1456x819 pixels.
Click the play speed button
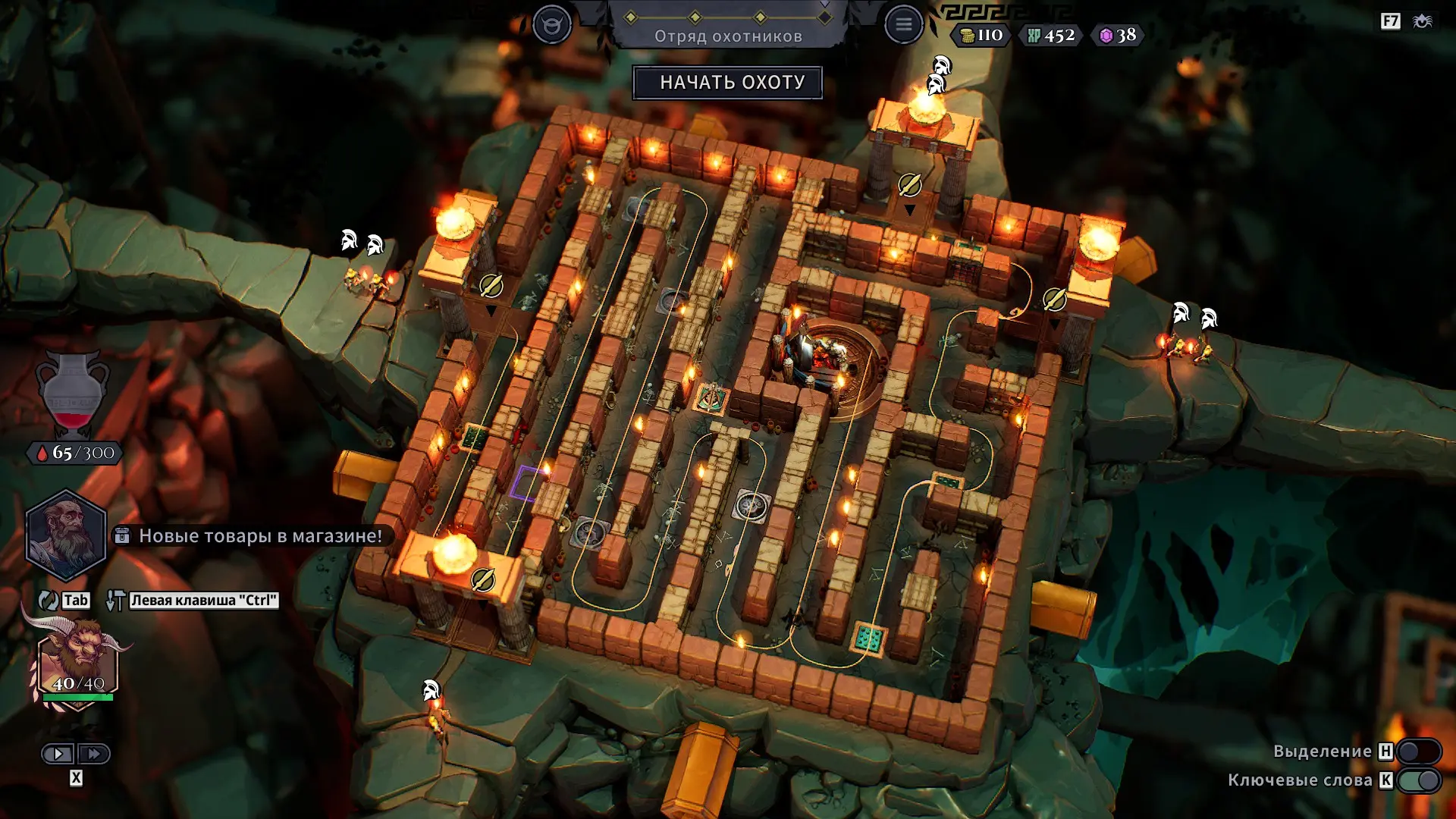click(x=58, y=754)
